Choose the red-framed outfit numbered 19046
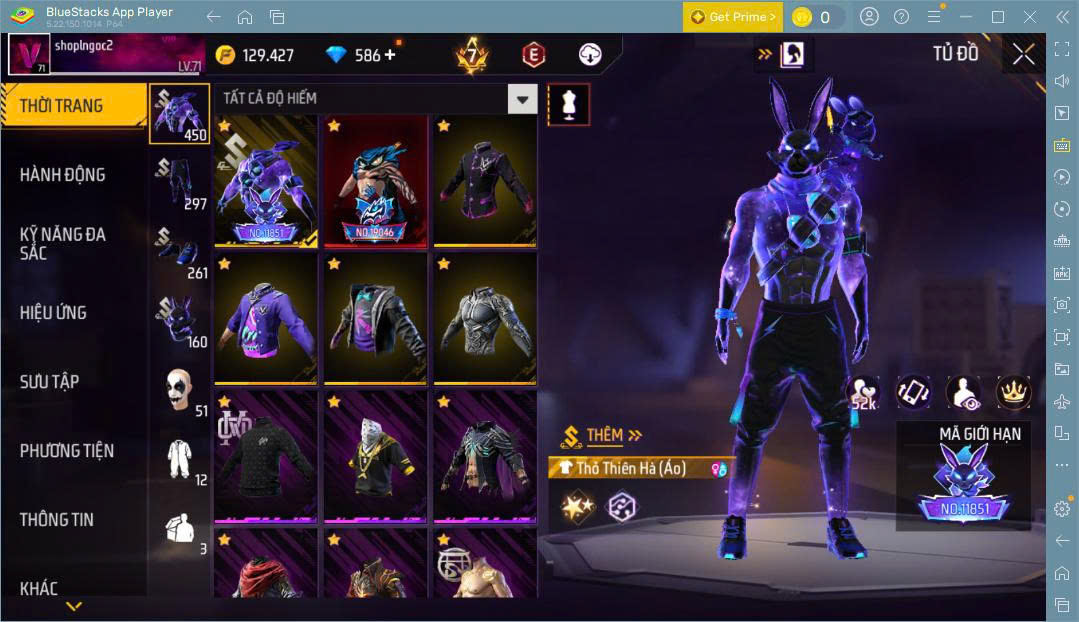The image size is (1079, 622). pyautogui.click(x=375, y=181)
